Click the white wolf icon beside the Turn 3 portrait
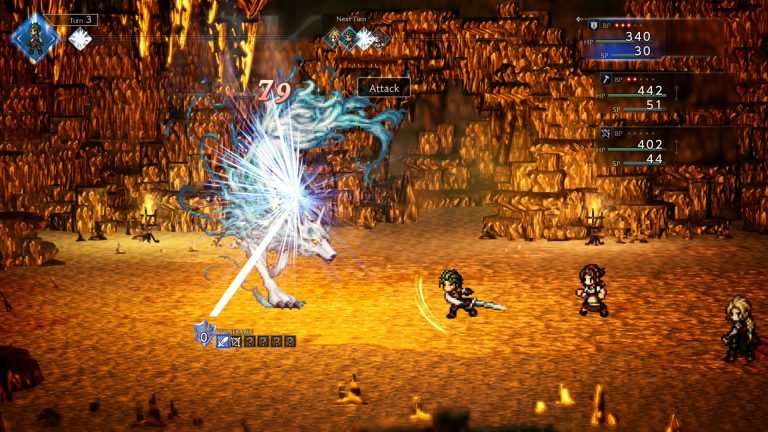Viewport: 768px width, 432px height. point(79,39)
